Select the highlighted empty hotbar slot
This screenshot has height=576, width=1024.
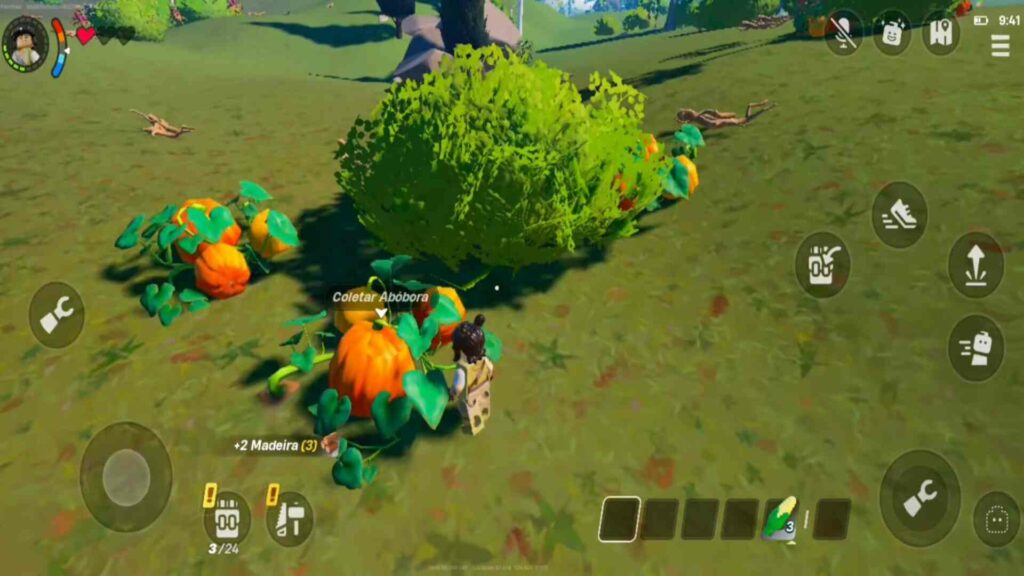point(619,519)
